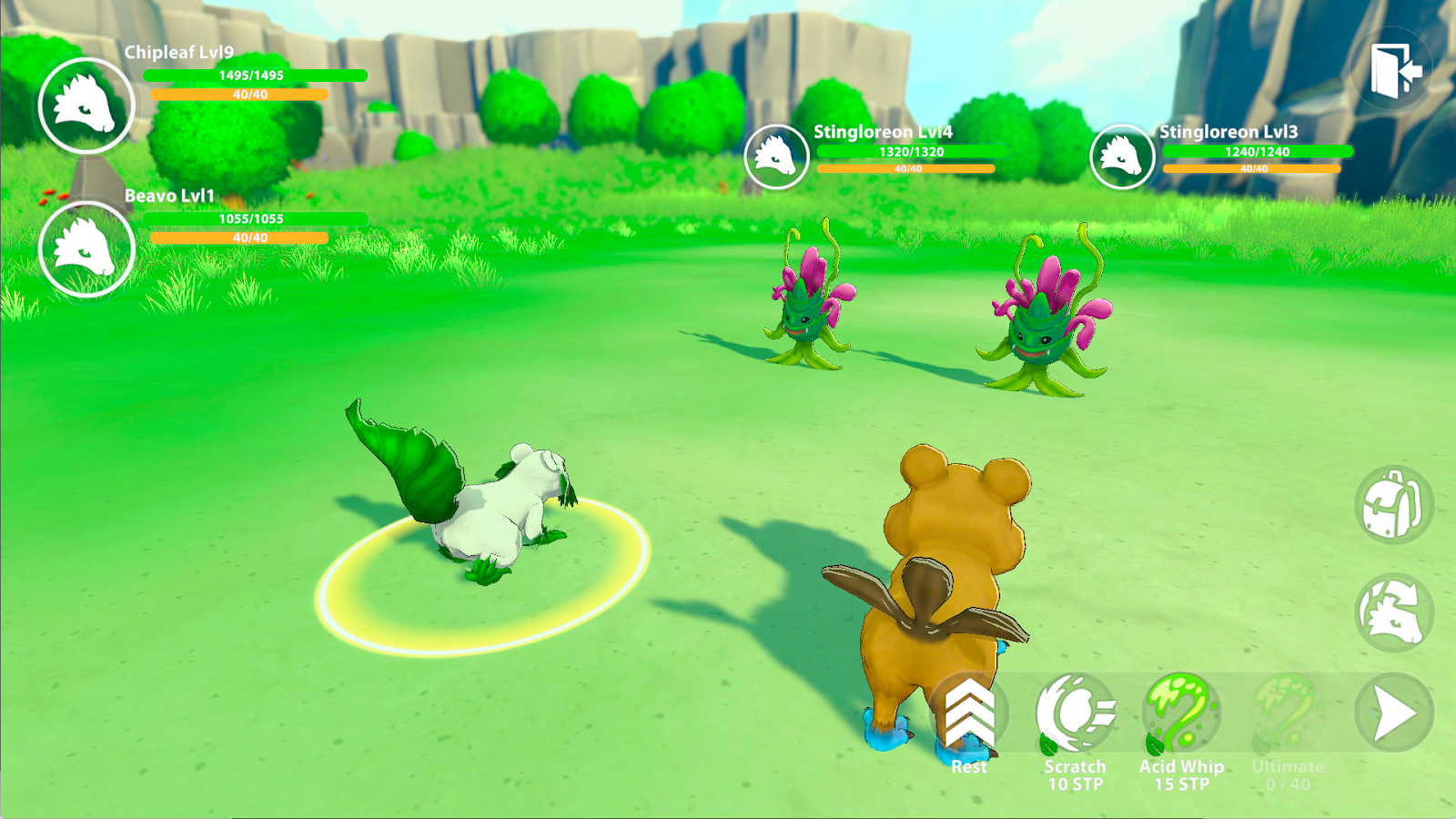Open the backpack inventory
Screen dimensions: 1456x819
(x=1393, y=505)
